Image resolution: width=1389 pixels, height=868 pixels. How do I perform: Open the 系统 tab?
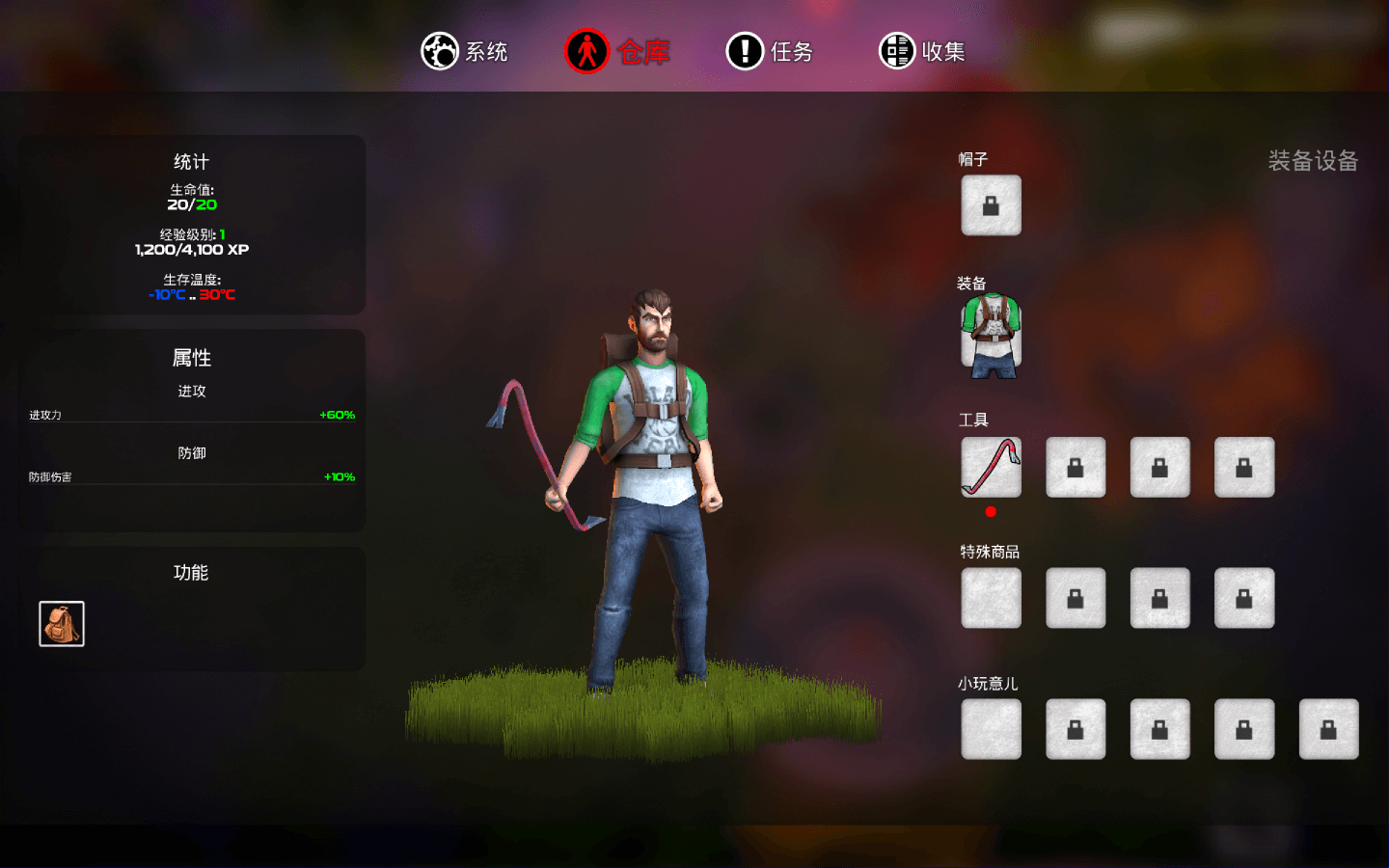click(466, 51)
